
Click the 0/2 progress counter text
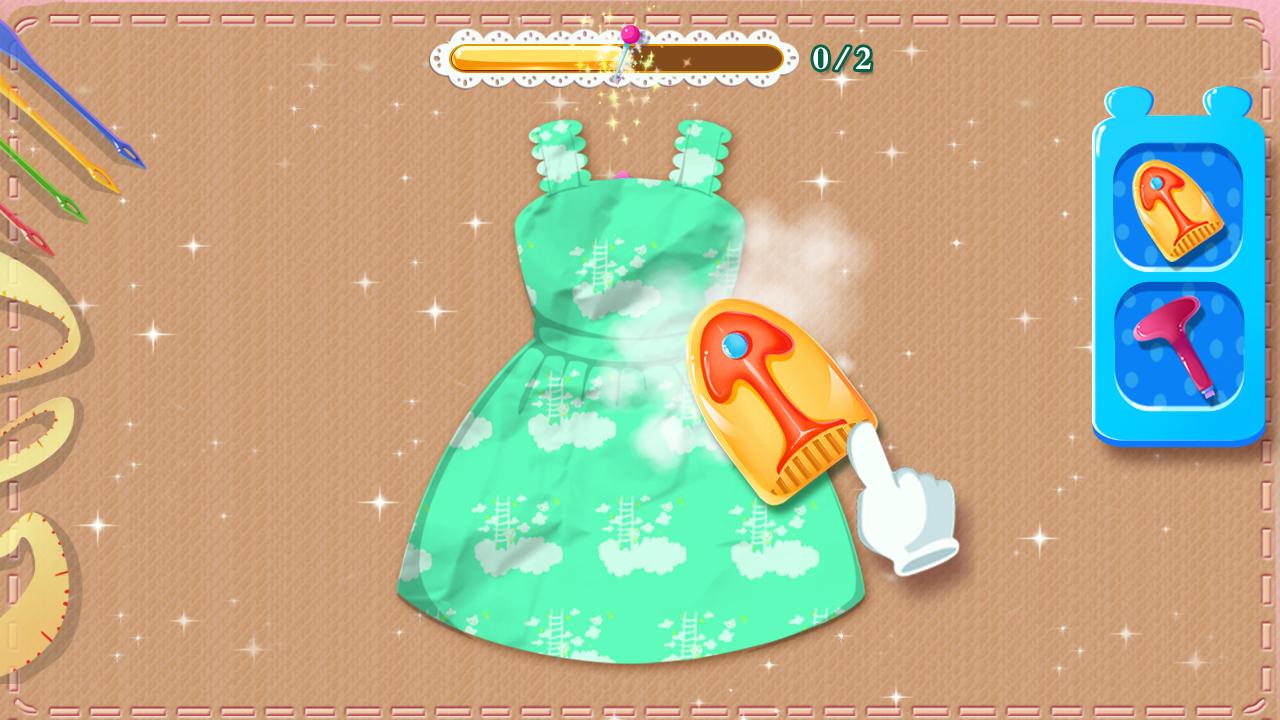[x=840, y=55]
